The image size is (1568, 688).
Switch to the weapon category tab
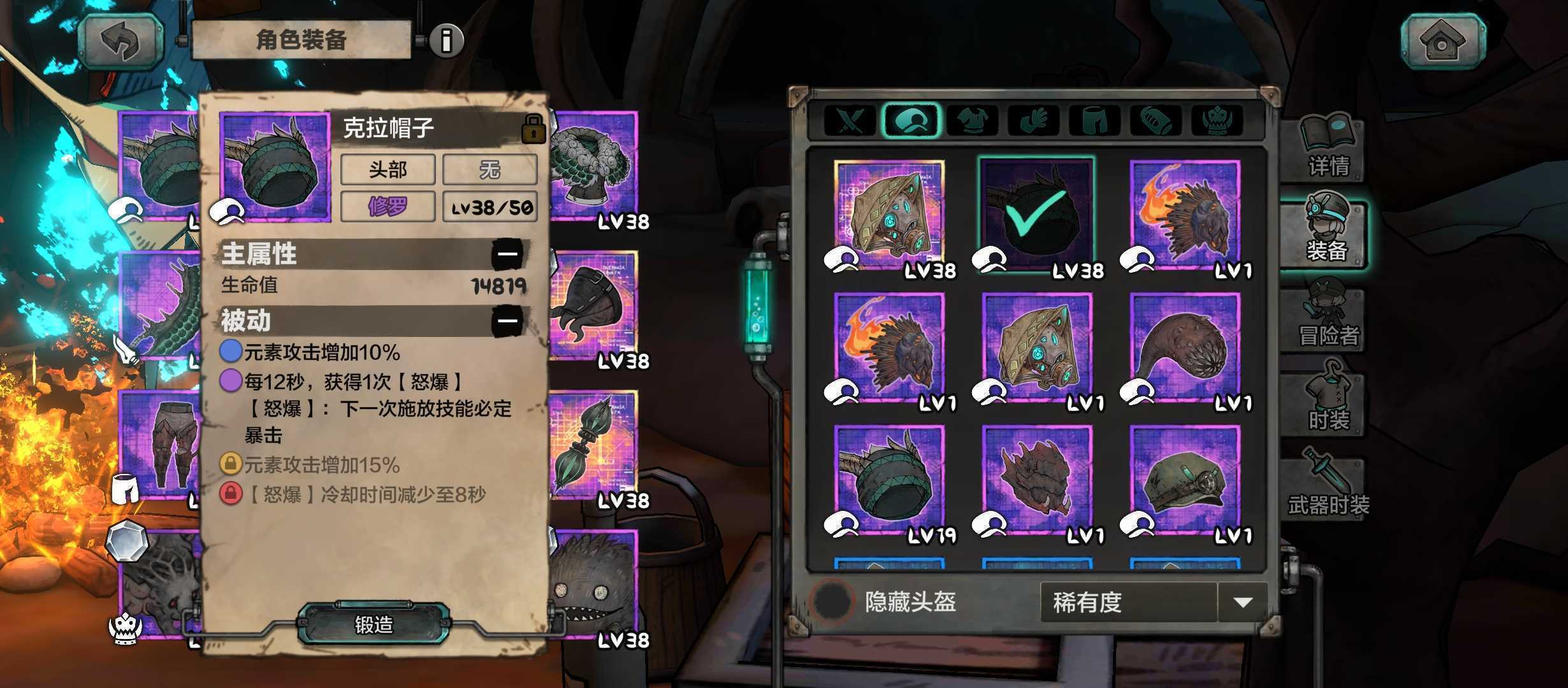(x=850, y=120)
